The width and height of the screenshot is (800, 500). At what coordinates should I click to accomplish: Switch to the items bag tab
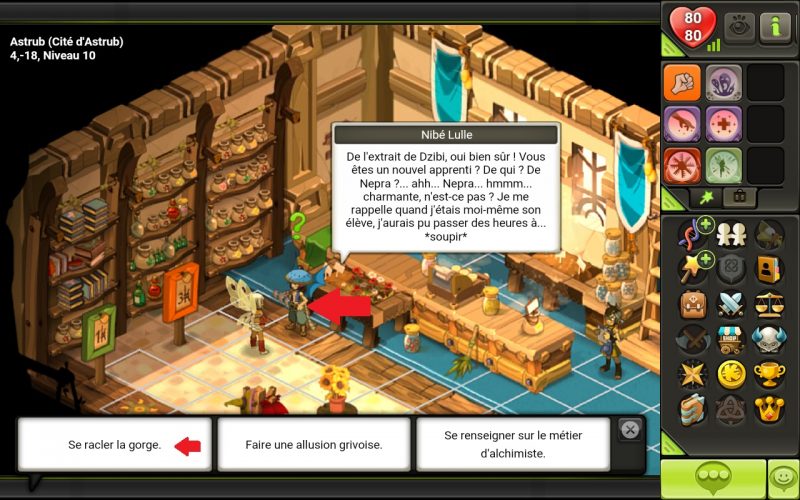click(740, 198)
